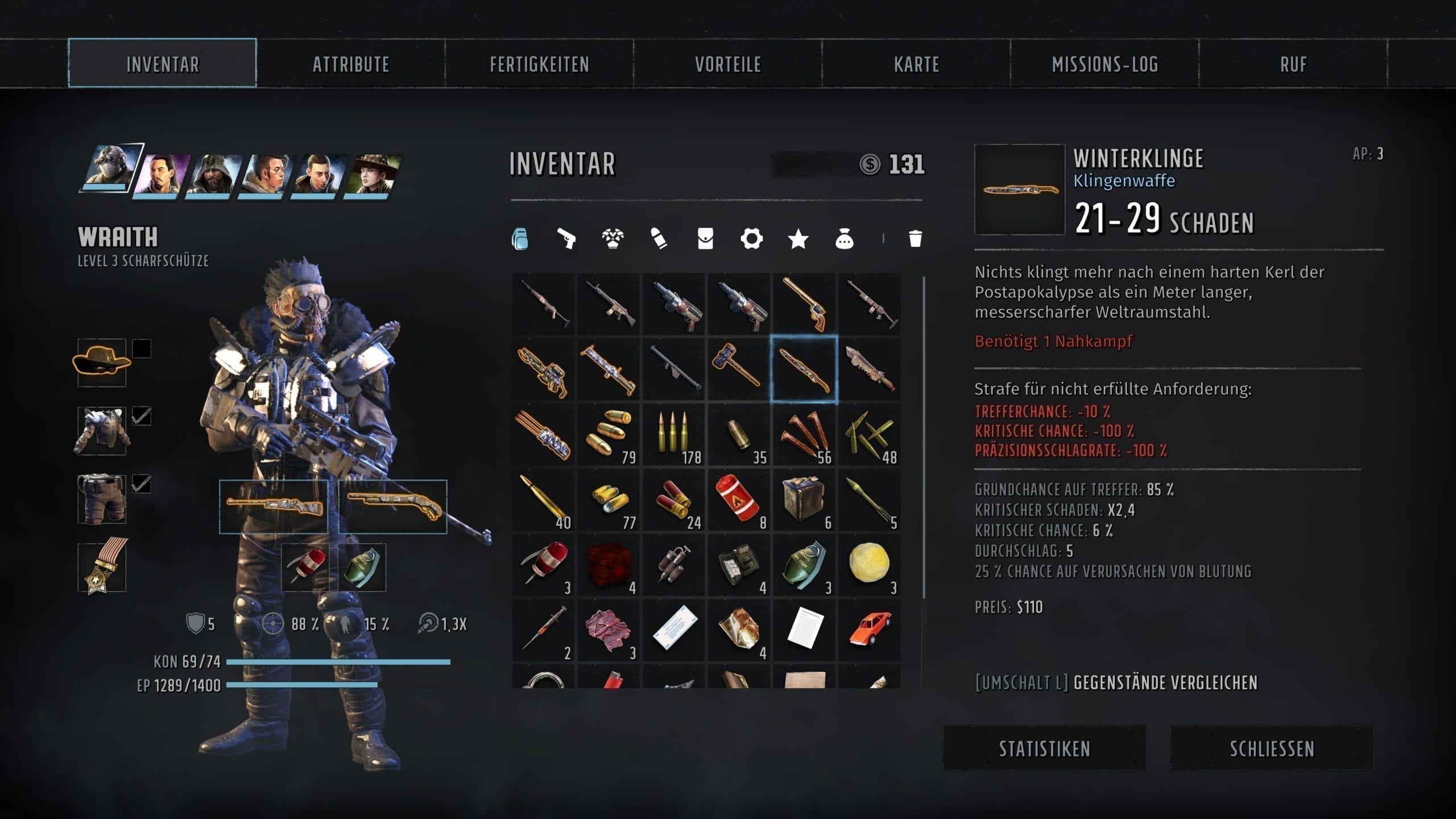This screenshot has width=1456, height=819.
Task: Select the backpack all-items filter
Action: [520, 239]
